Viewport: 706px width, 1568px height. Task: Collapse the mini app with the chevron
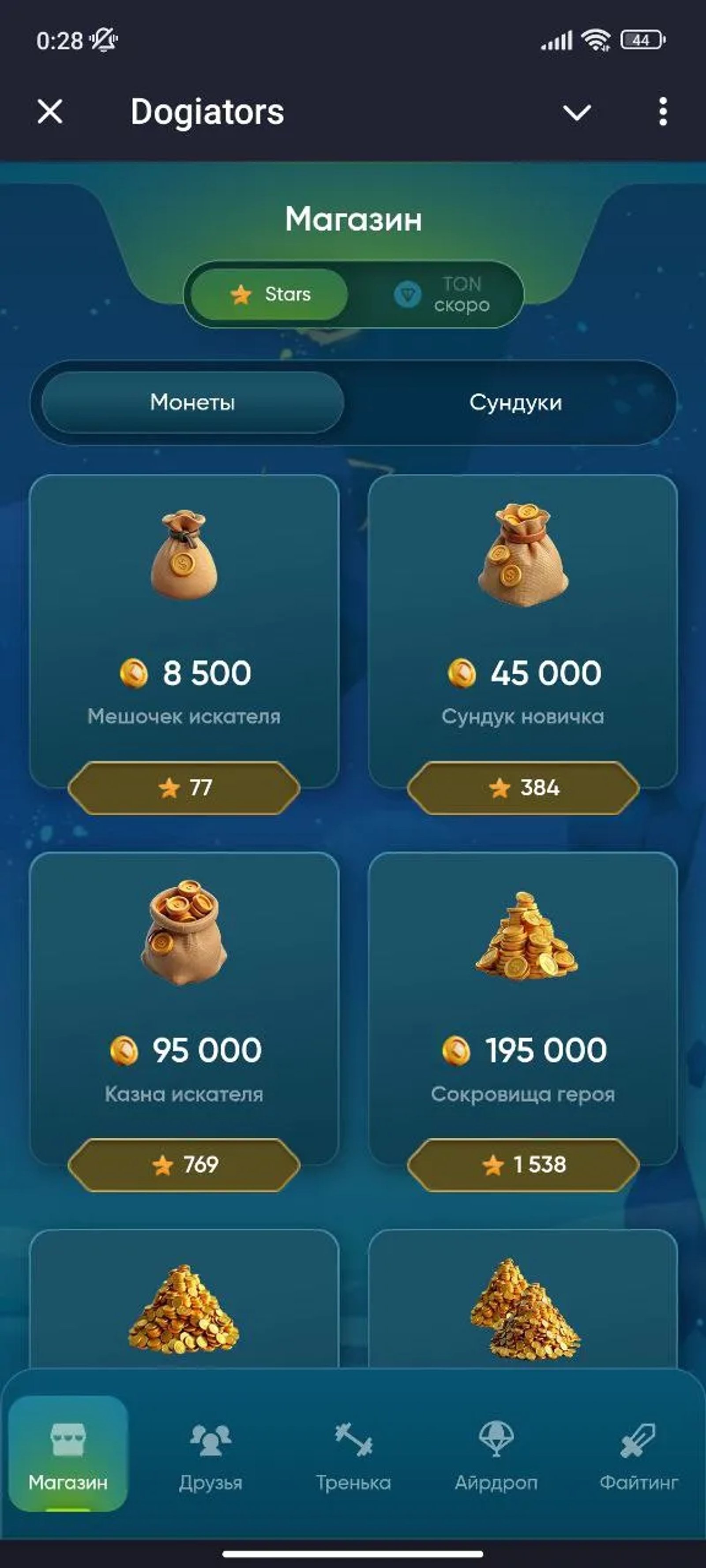[578, 112]
